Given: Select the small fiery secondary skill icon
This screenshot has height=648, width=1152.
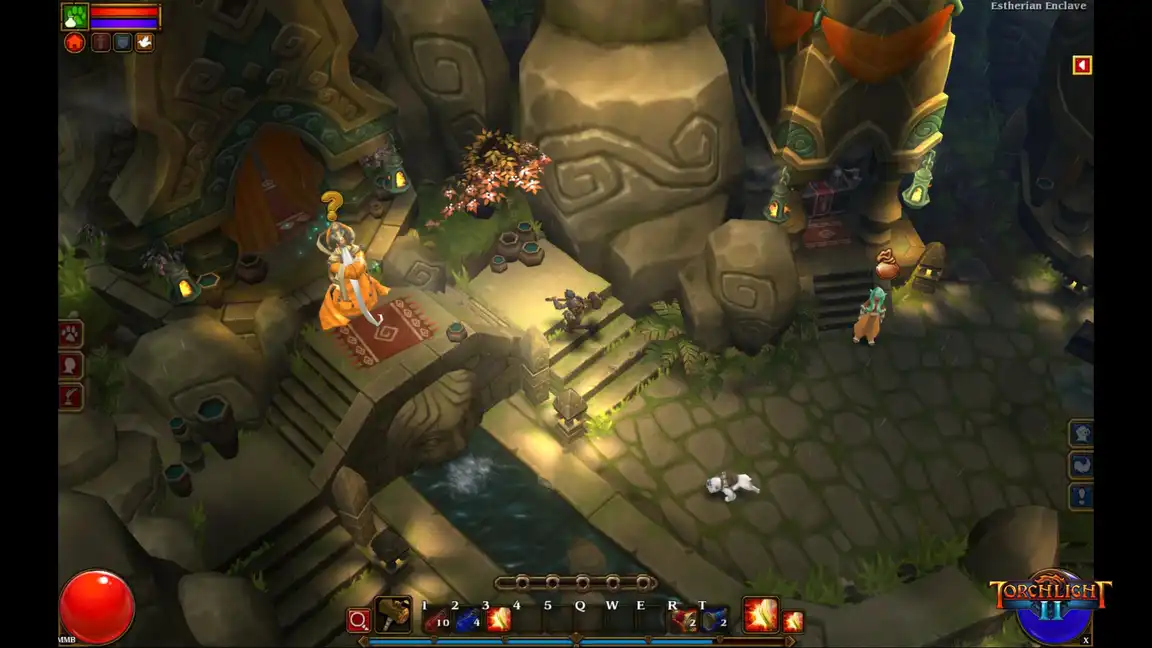Looking at the screenshot, I should 793,621.
